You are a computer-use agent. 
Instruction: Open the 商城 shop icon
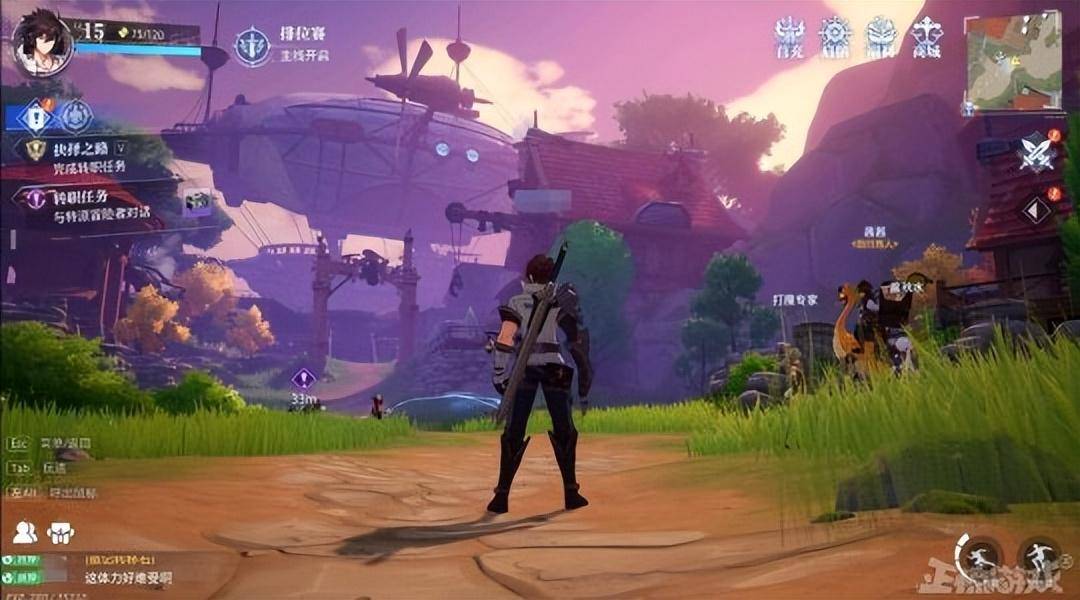927,37
